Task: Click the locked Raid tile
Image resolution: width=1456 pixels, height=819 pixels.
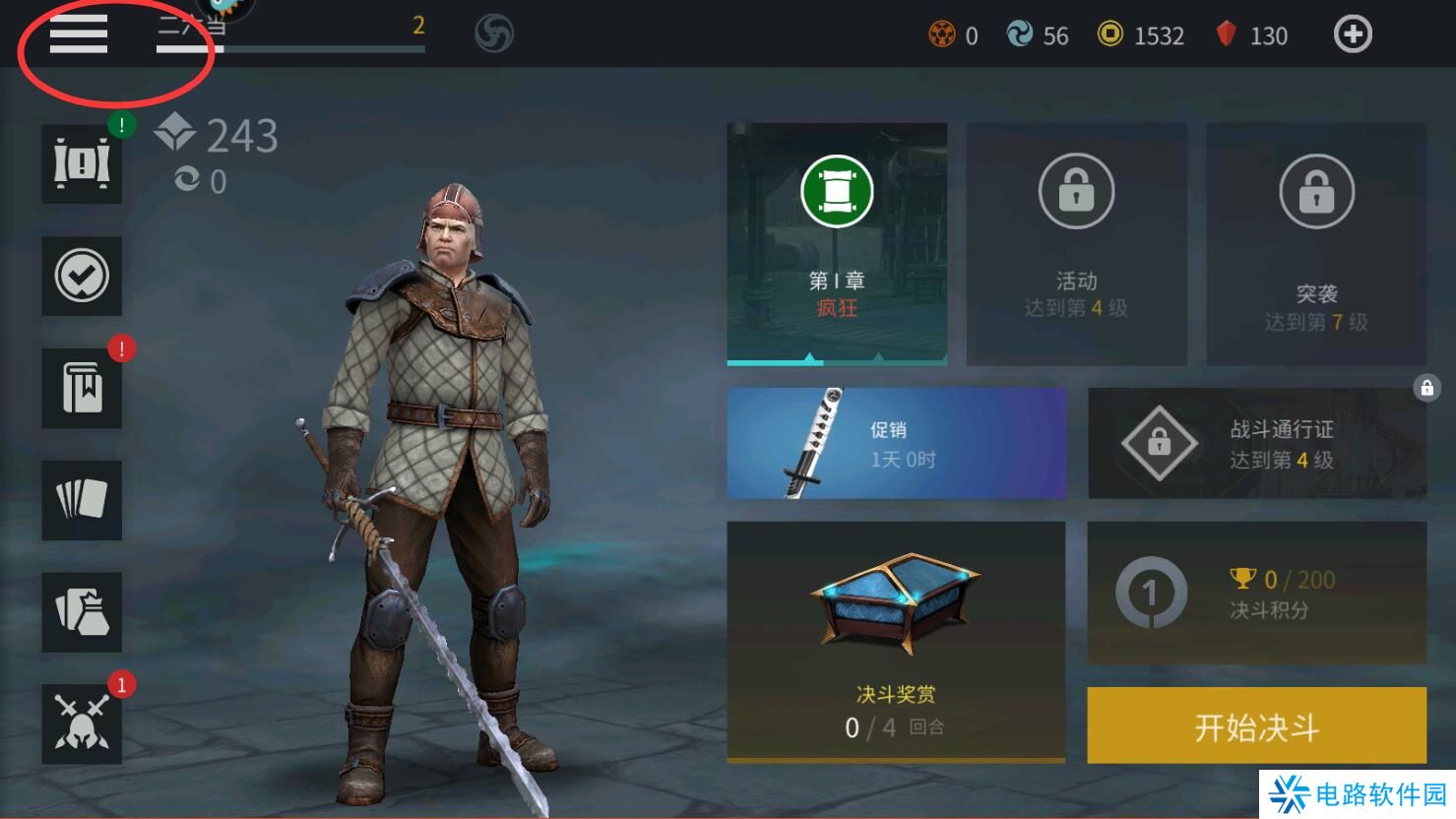Action: (x=1316, y=243)
